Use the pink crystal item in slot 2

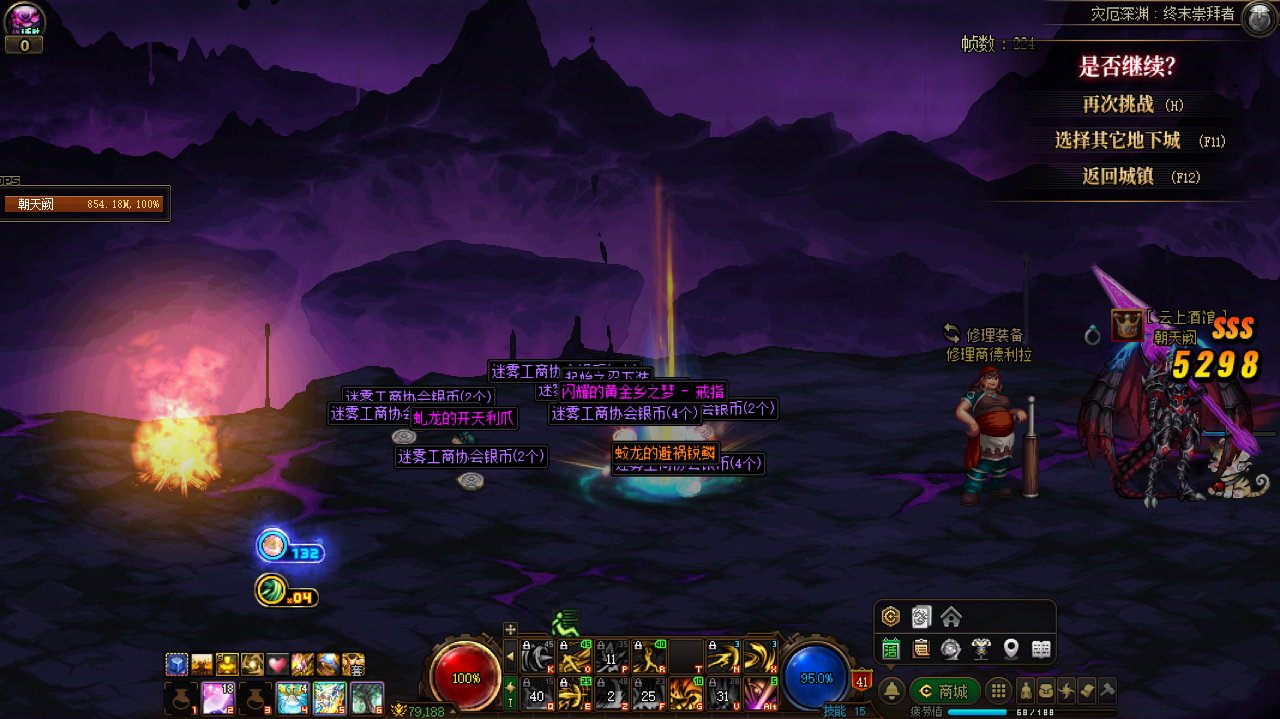click(219, 697)
